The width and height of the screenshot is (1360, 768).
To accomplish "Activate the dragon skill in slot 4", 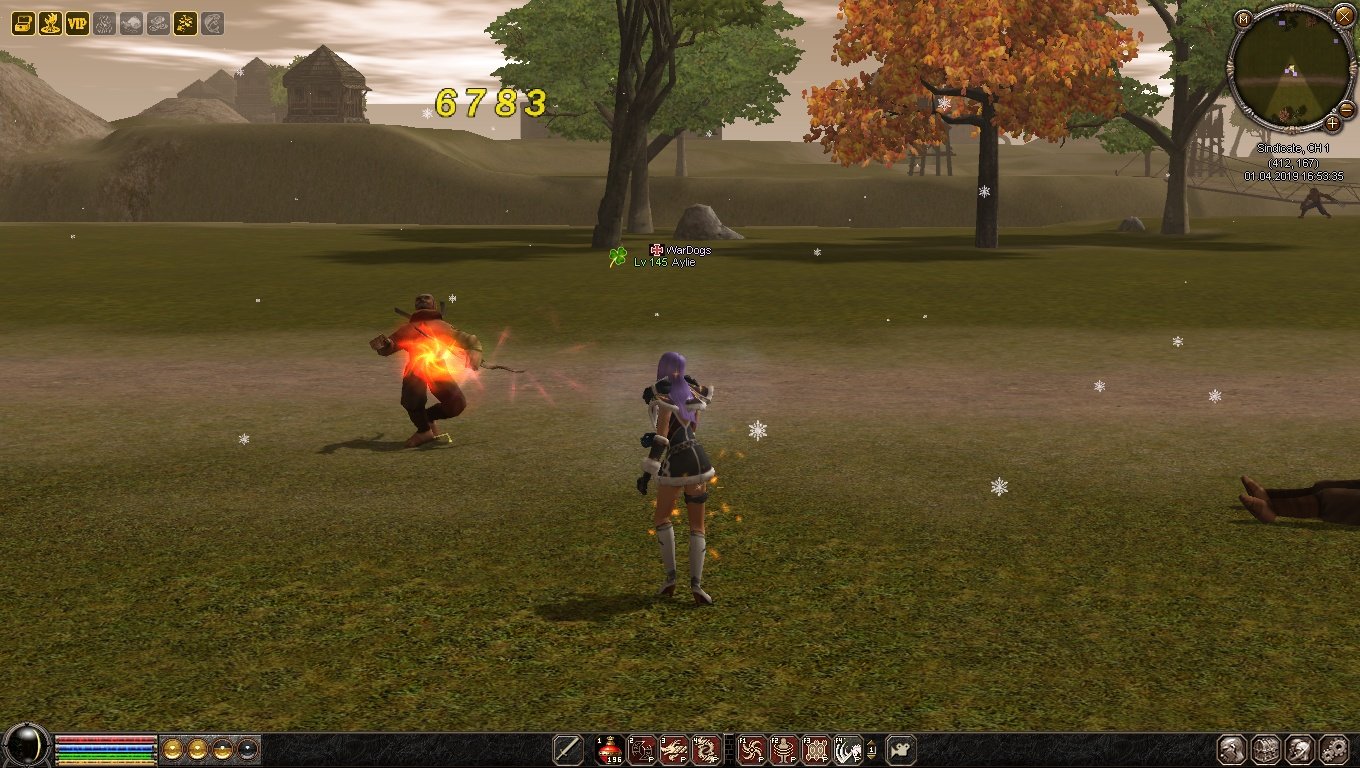I will click(706, 749).
